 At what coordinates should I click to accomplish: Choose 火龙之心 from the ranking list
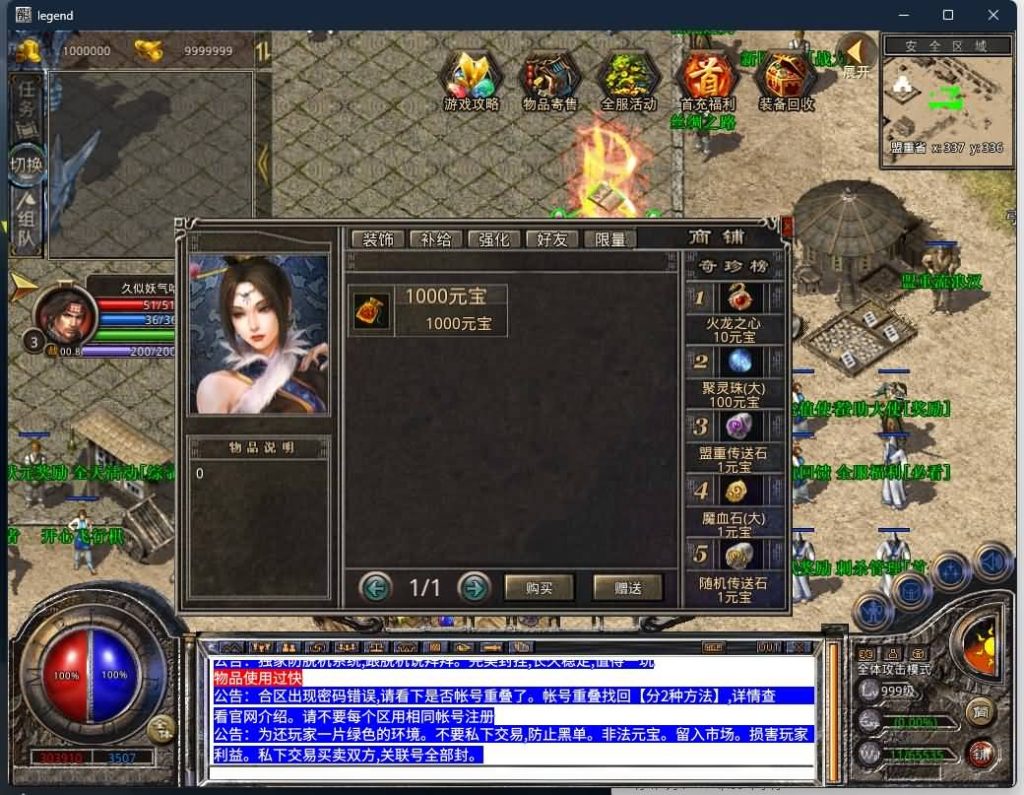740,299
